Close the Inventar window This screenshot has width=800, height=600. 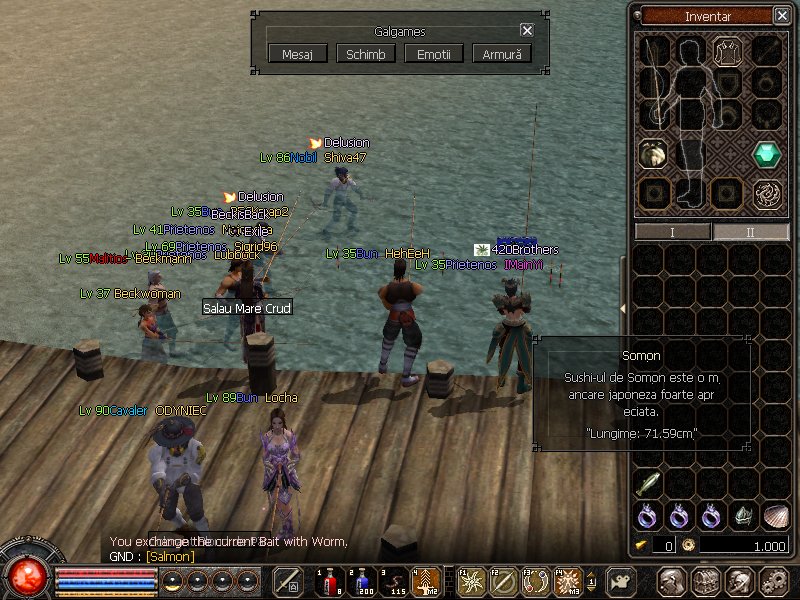(781, 15)
